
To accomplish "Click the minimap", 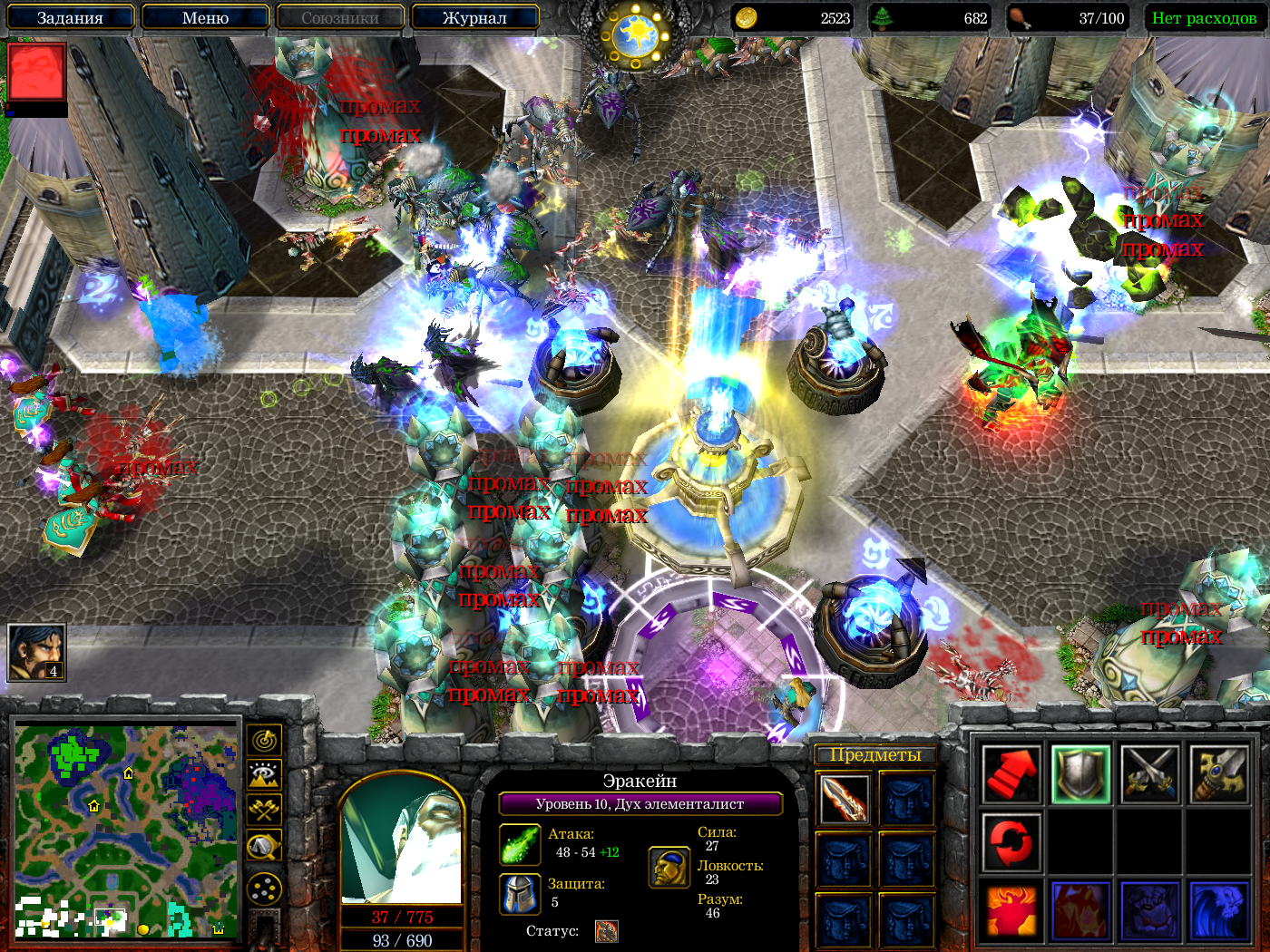I will 125,831.
